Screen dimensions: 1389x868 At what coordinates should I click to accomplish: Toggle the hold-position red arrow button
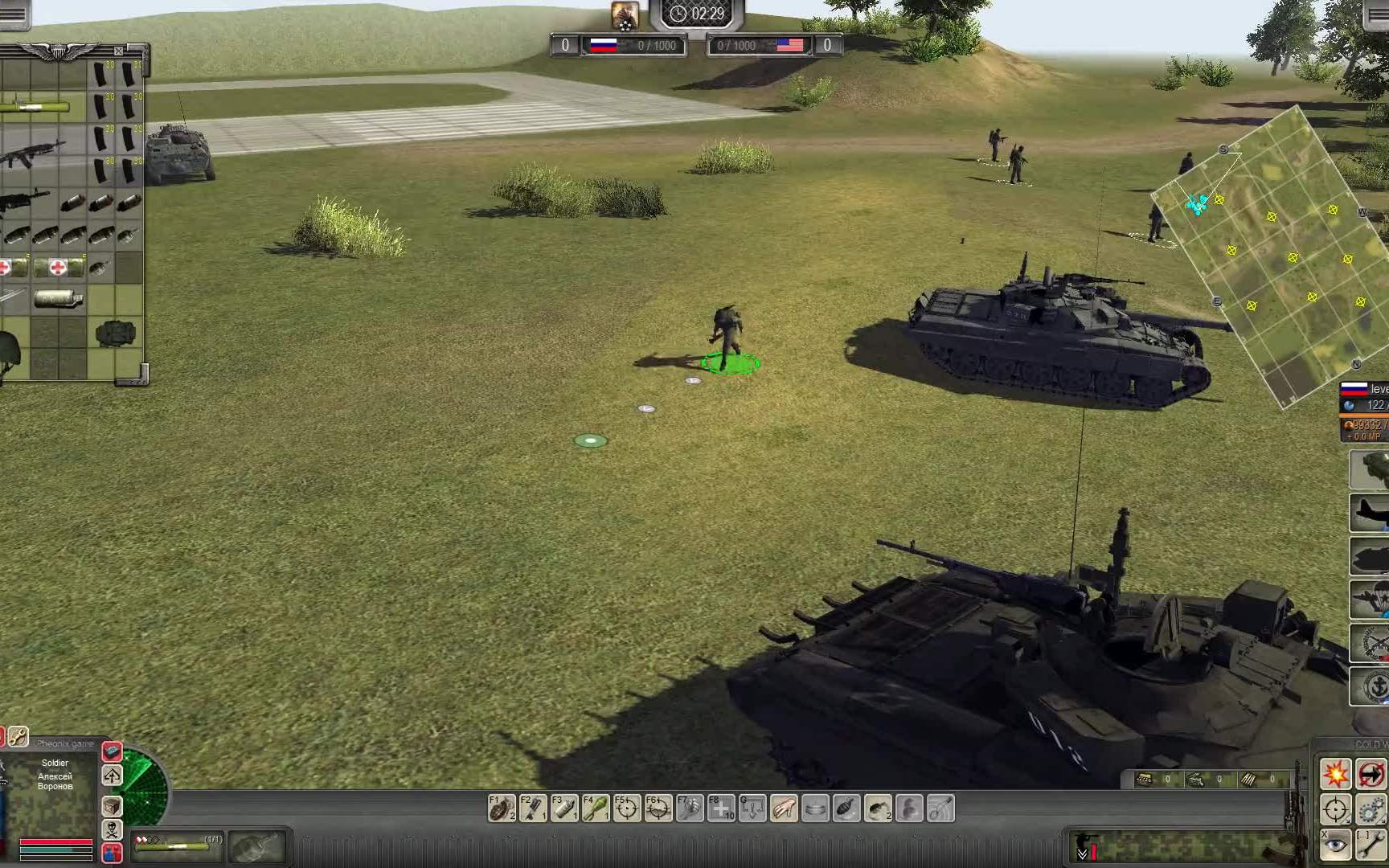(1371, 775)
